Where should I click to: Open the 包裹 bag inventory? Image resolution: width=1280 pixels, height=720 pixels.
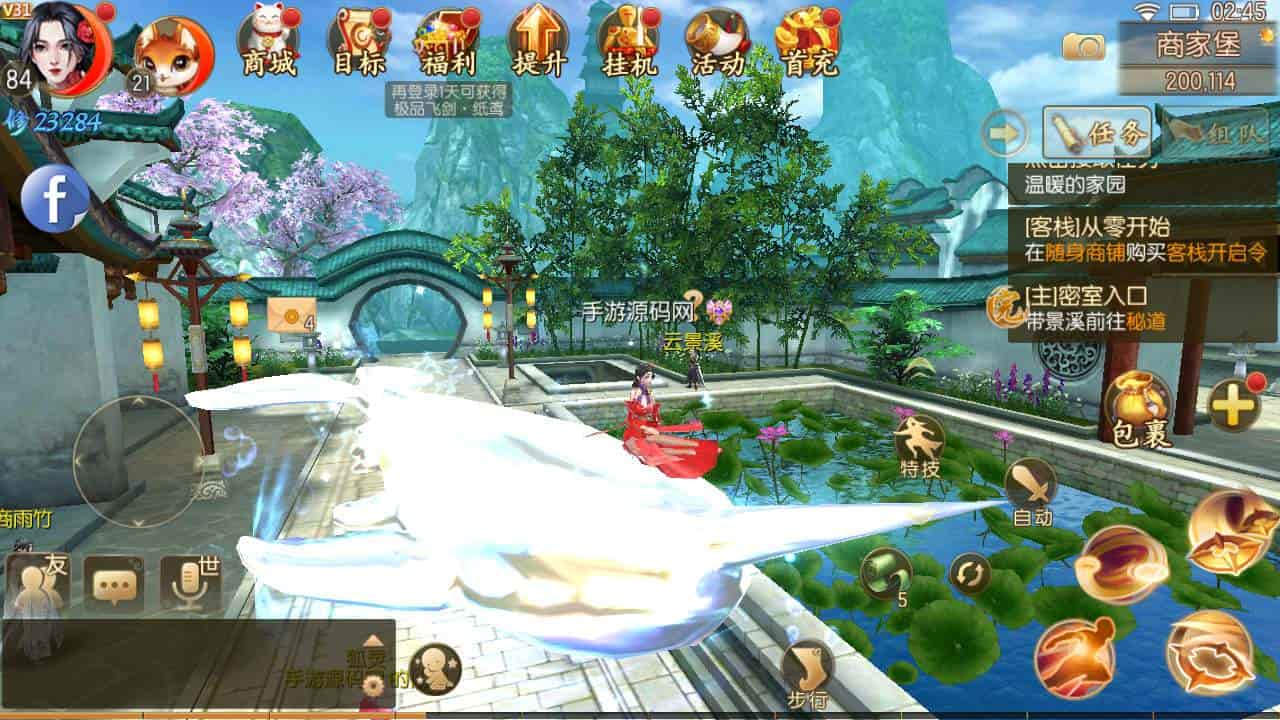click(1138, 410)
